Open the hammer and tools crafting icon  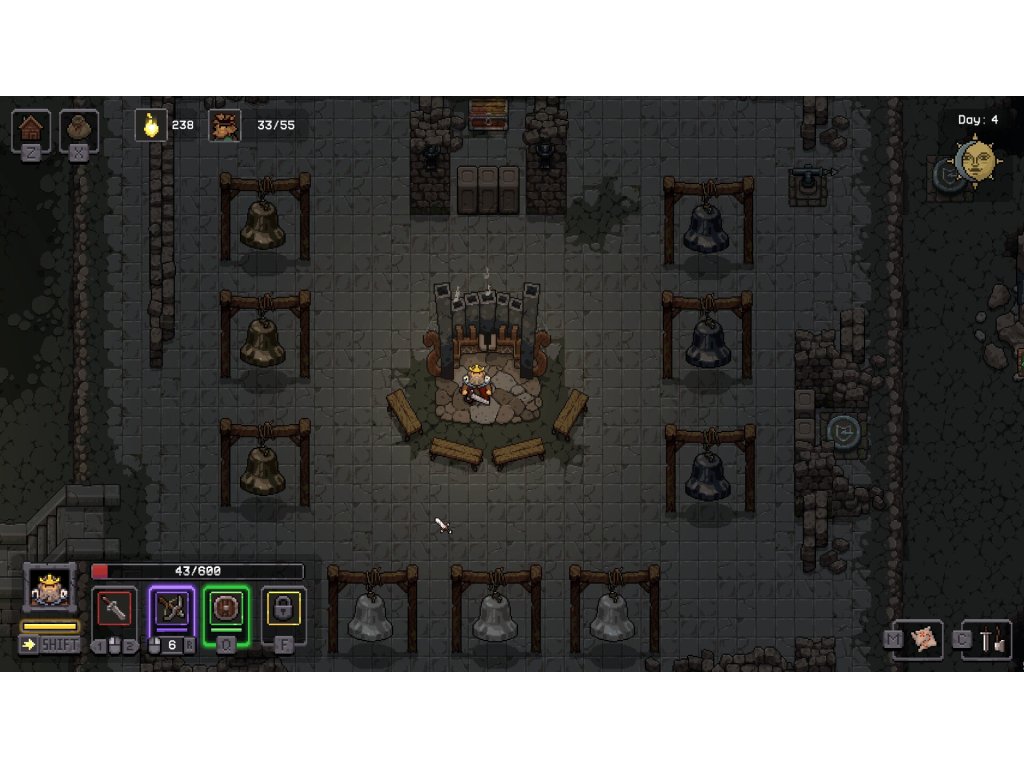coord(993,641)
